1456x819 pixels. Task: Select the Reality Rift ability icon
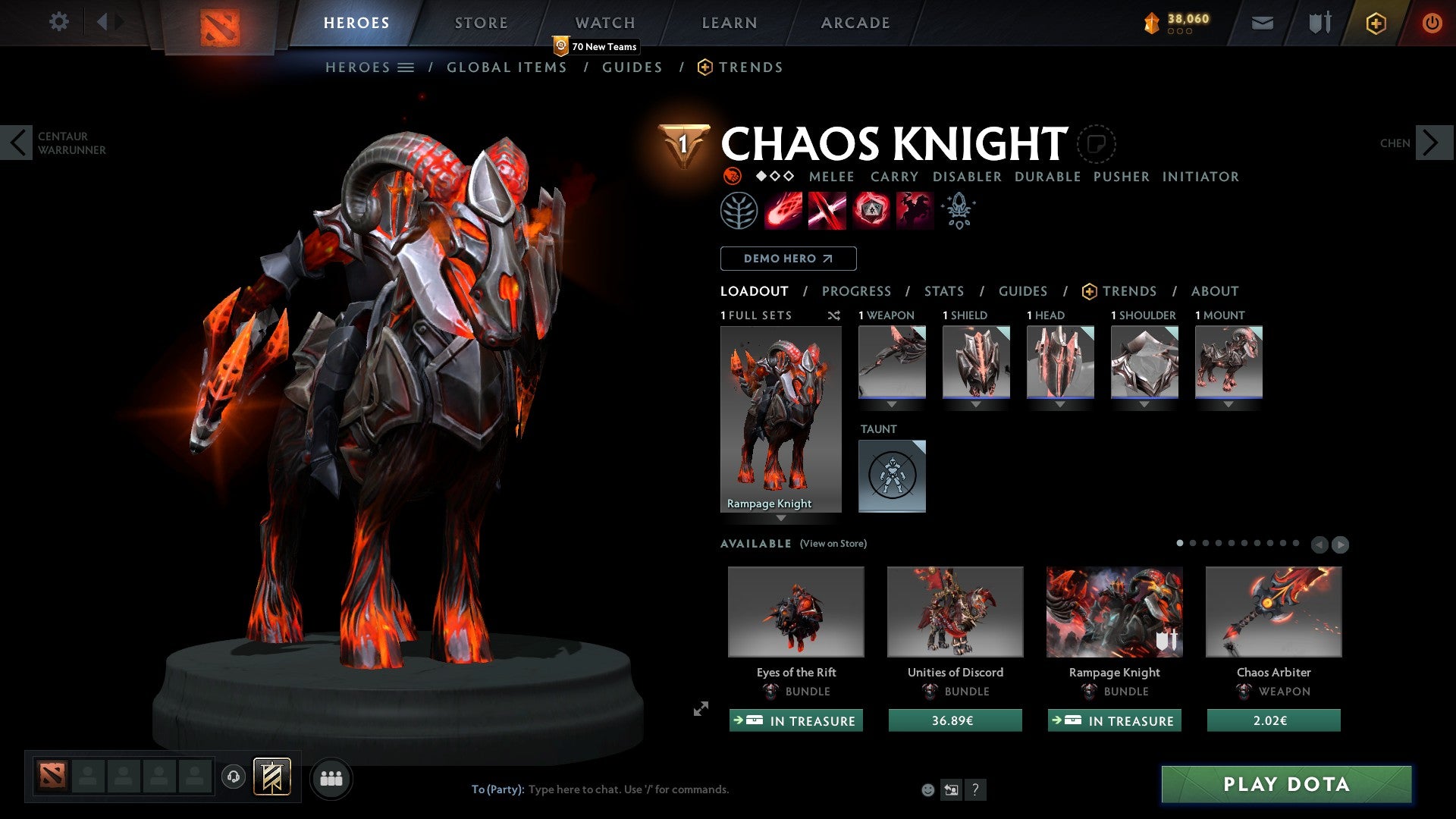point(825,210)
